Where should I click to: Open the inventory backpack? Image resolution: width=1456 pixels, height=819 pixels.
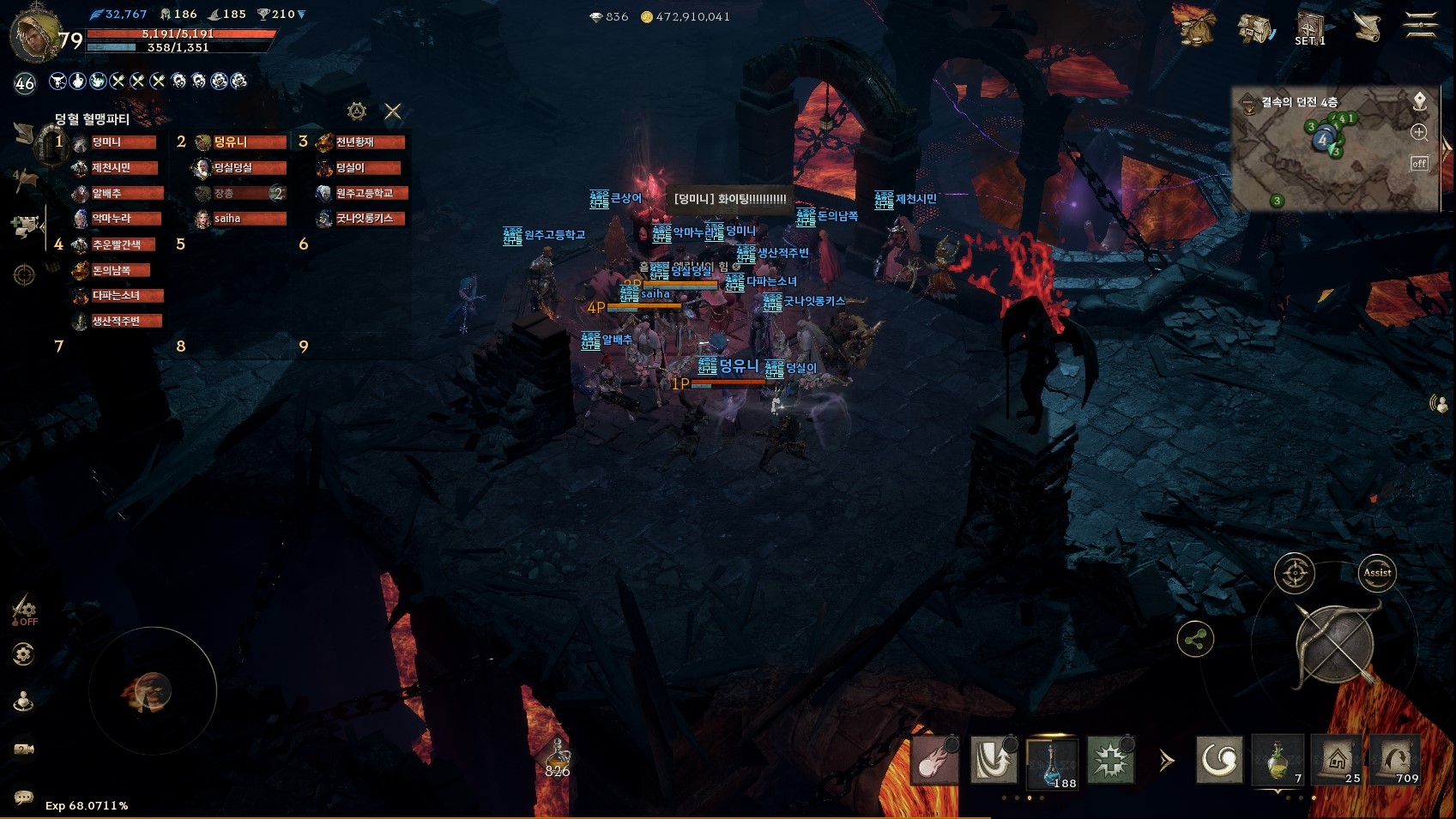click(x=1254, y=28)
